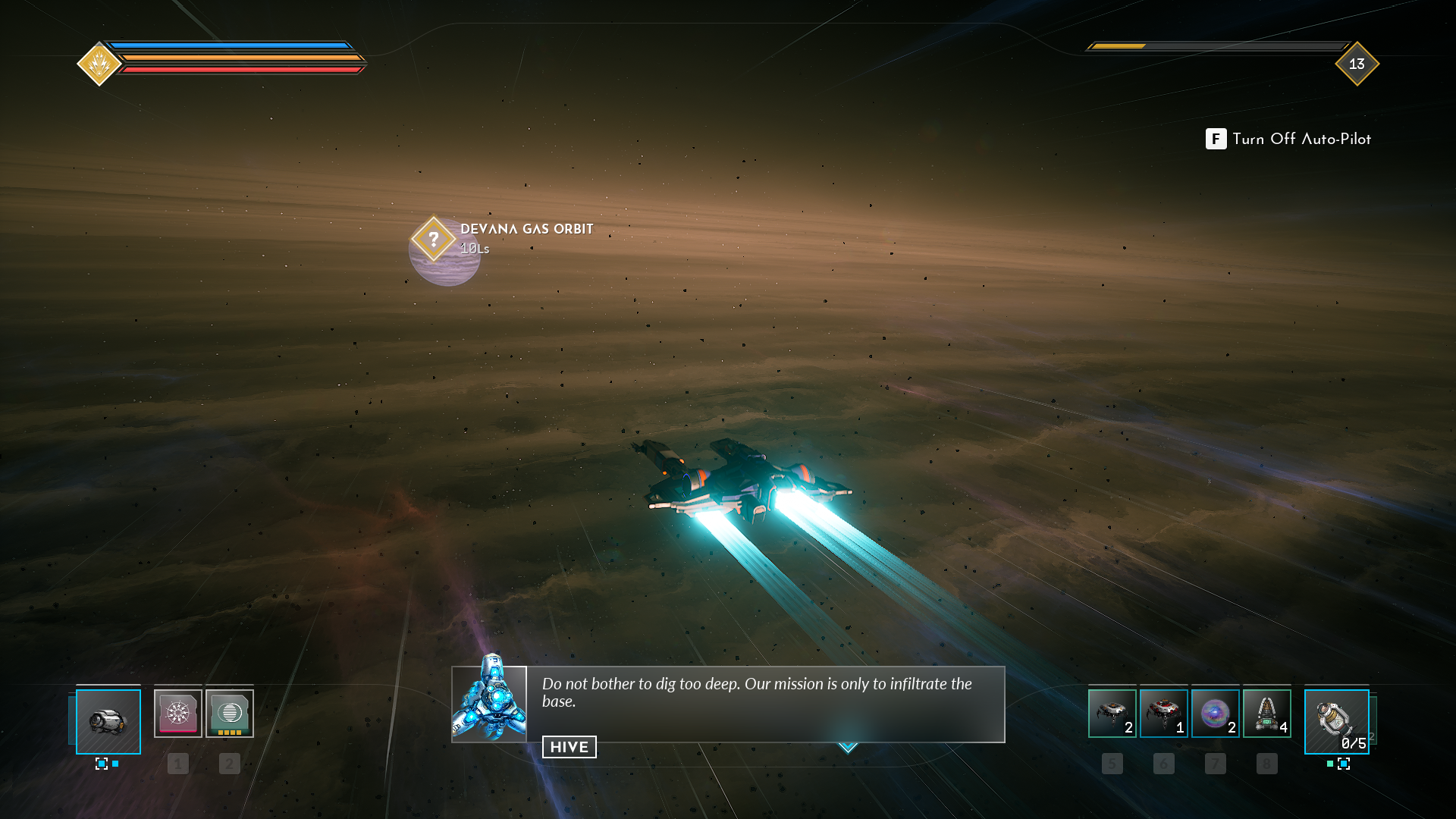
Task: Click the Devana Gas Orbit waypoint label
Action: tap(526, 229)
